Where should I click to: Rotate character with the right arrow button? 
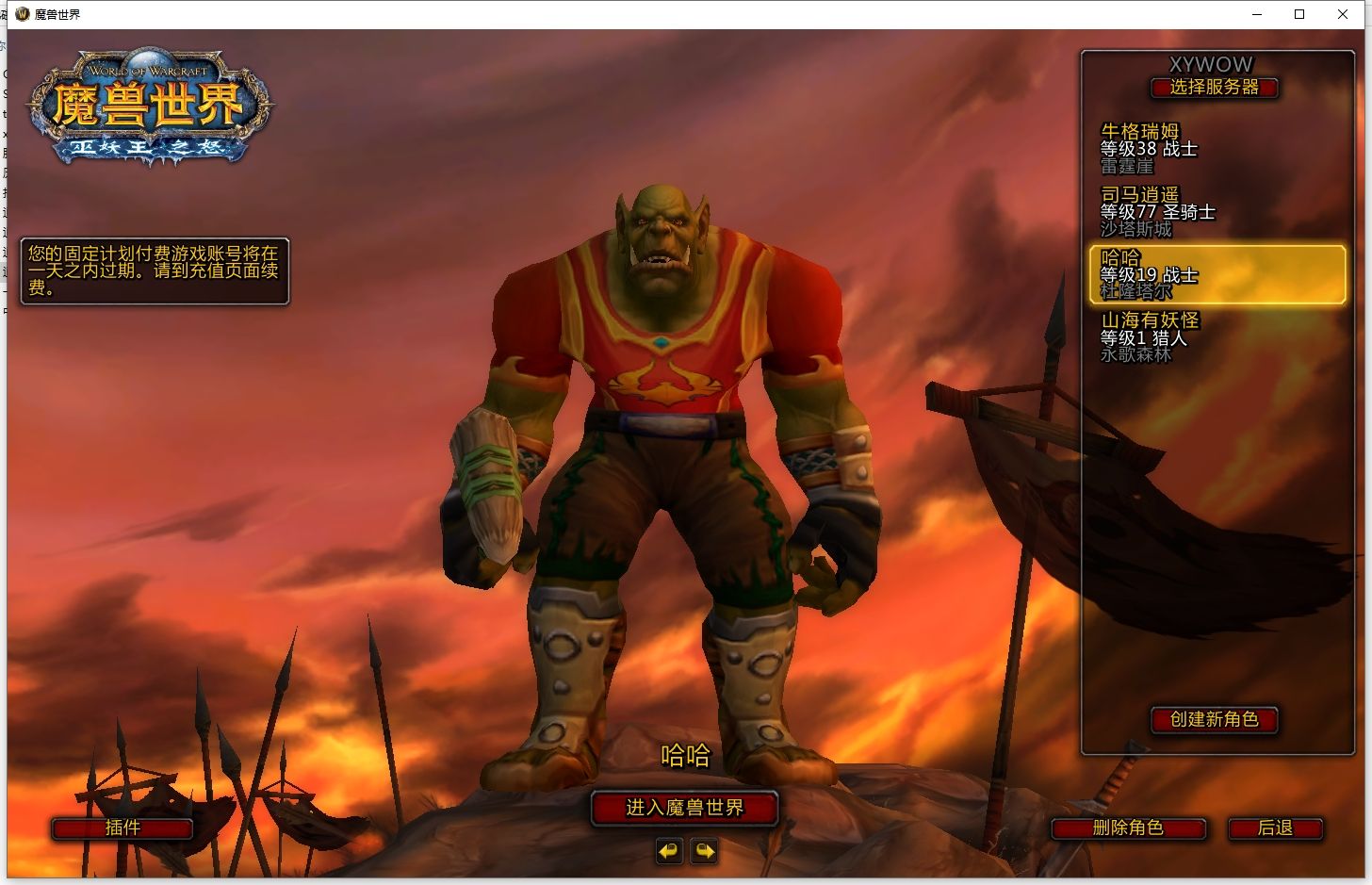click(x=704, y=852)
